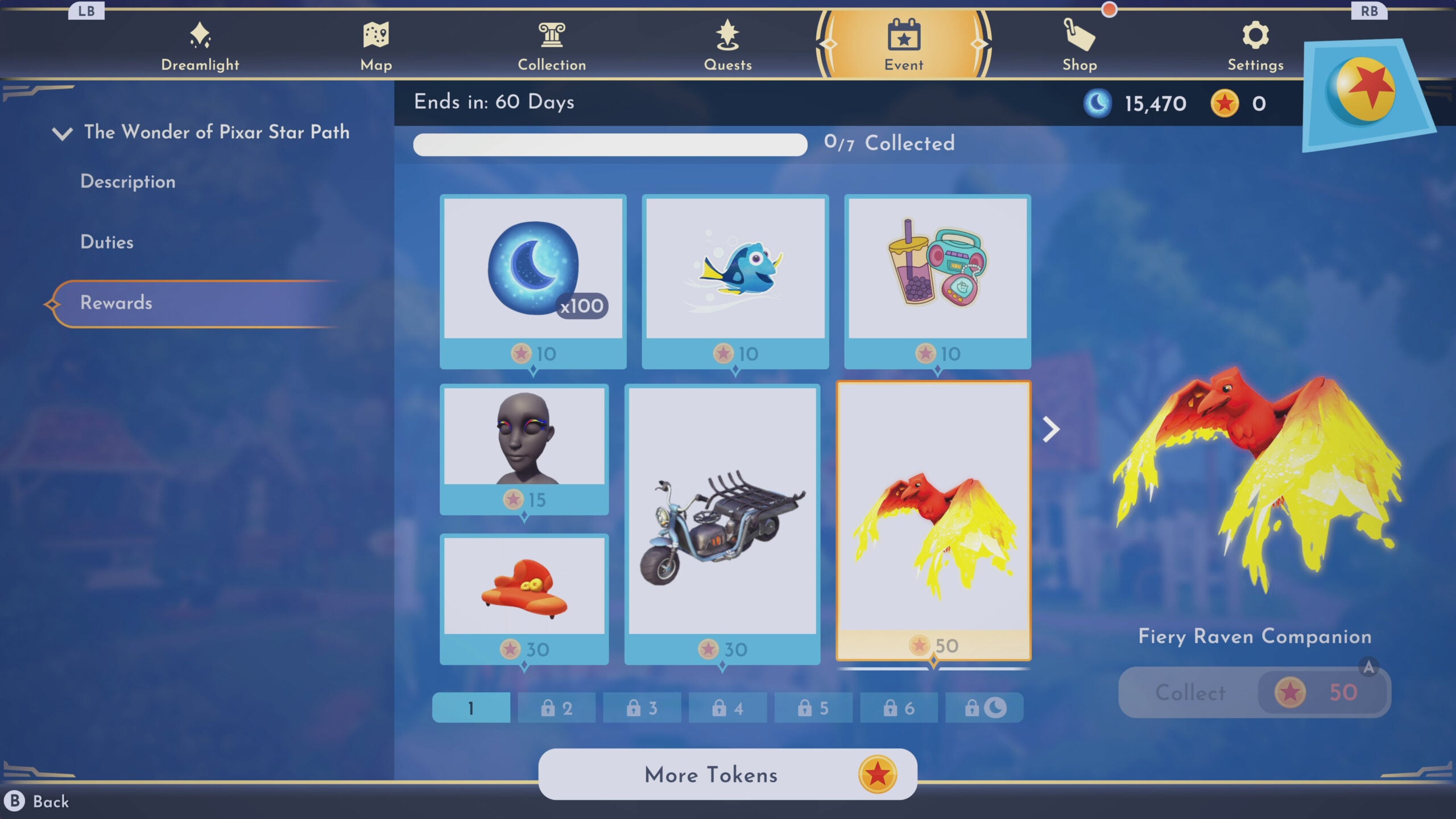The width and height of the screenshot is (1456, 819).
Task: Select page 1 of rewards
Action: click(x=470, y=708)
